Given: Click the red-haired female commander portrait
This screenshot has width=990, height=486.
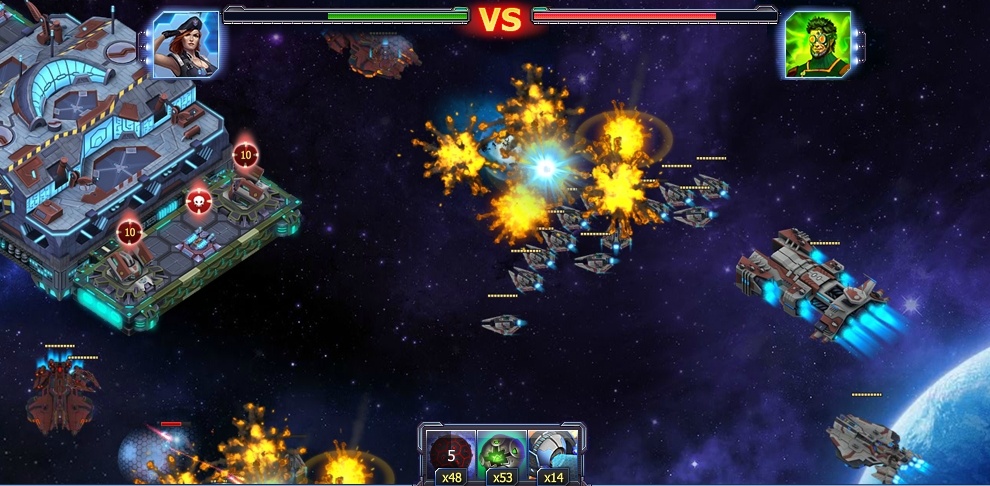Looking at the screenshot, I should tap(187, 45).
